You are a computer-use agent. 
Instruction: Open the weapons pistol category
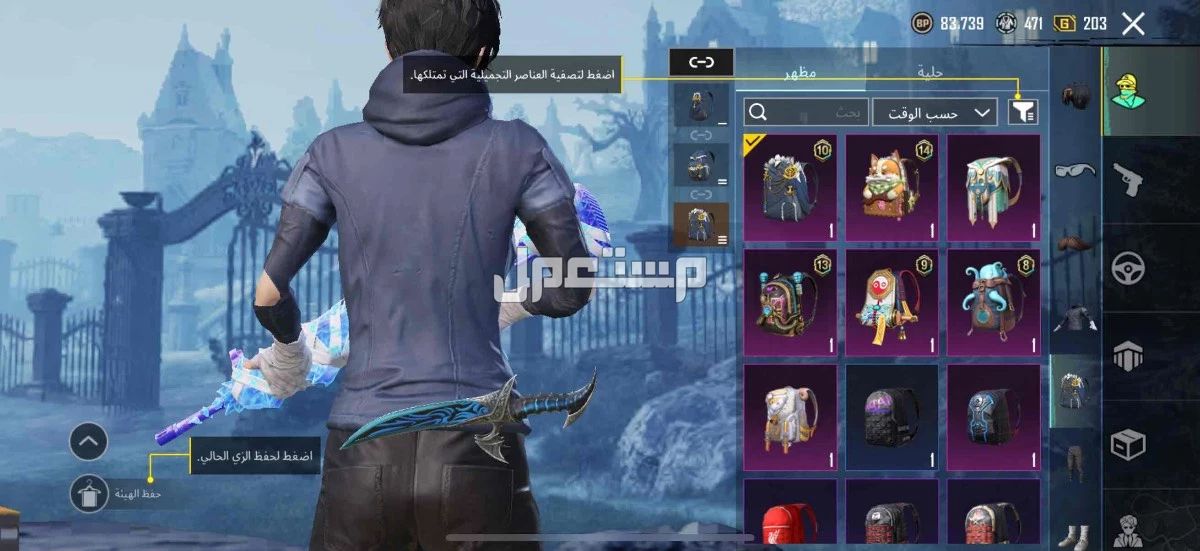1129,180
